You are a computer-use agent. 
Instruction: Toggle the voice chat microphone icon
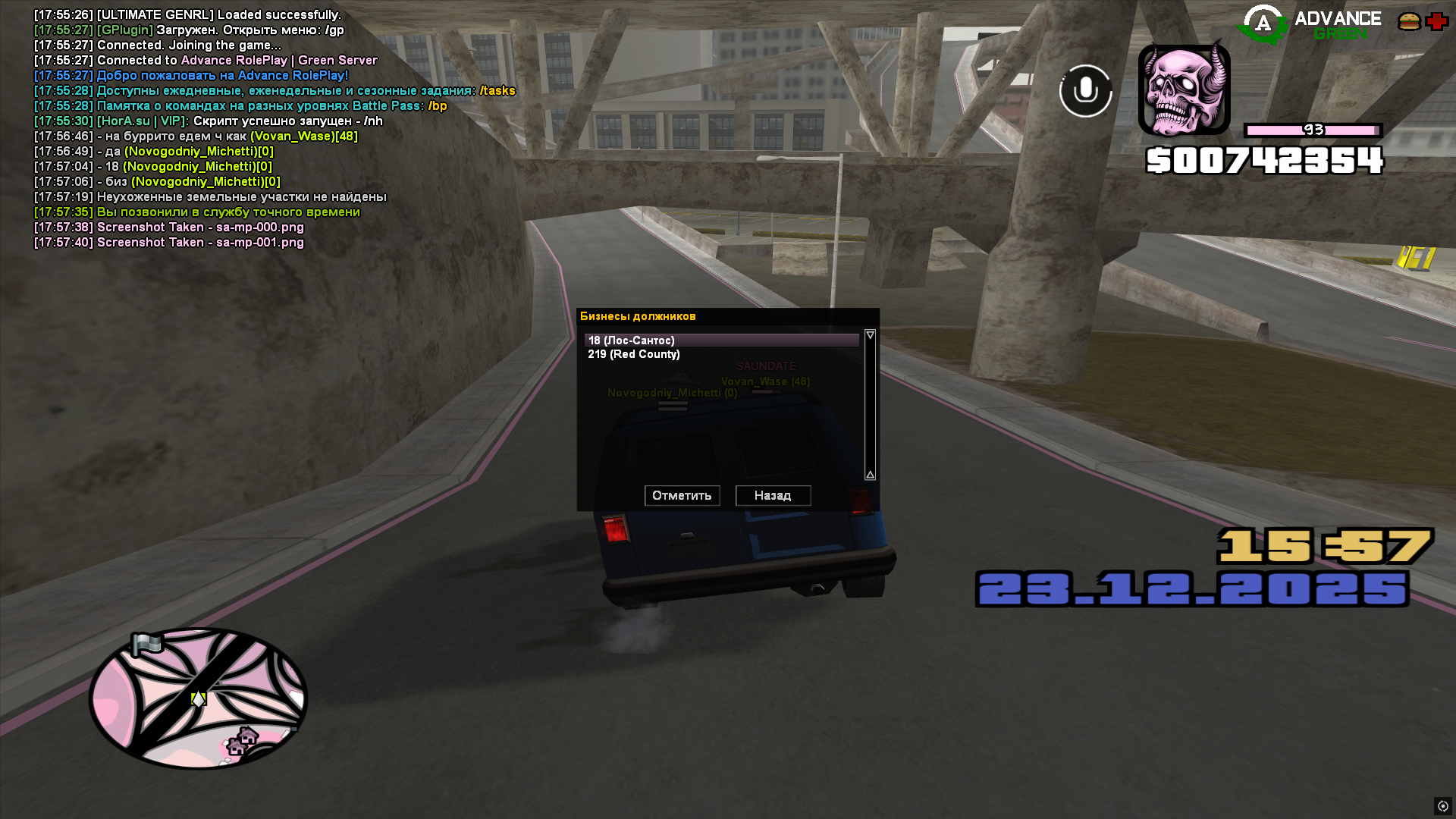1085,91
